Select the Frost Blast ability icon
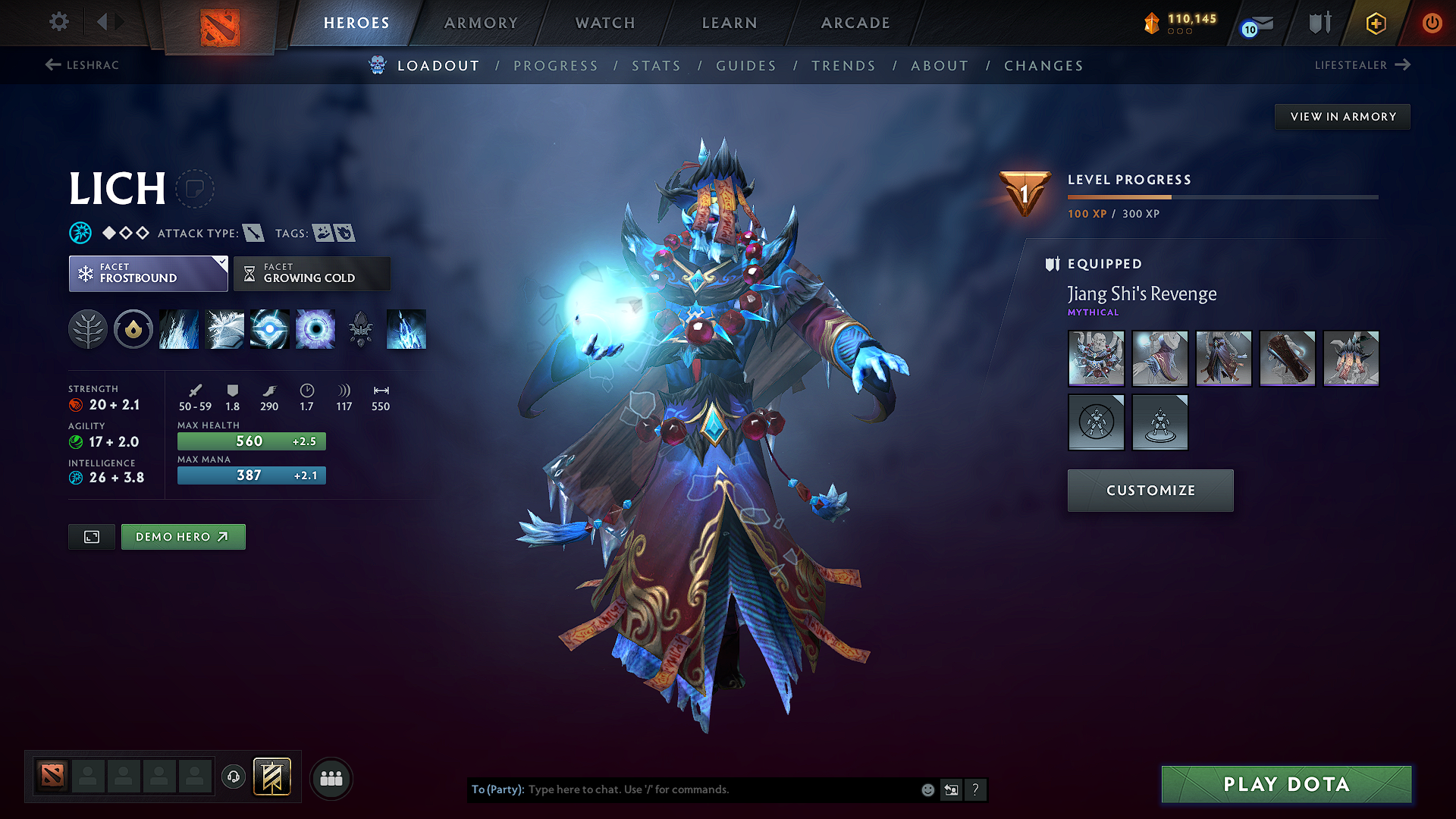The height and width of the screenshot is (819, 1456). [178, 329]
